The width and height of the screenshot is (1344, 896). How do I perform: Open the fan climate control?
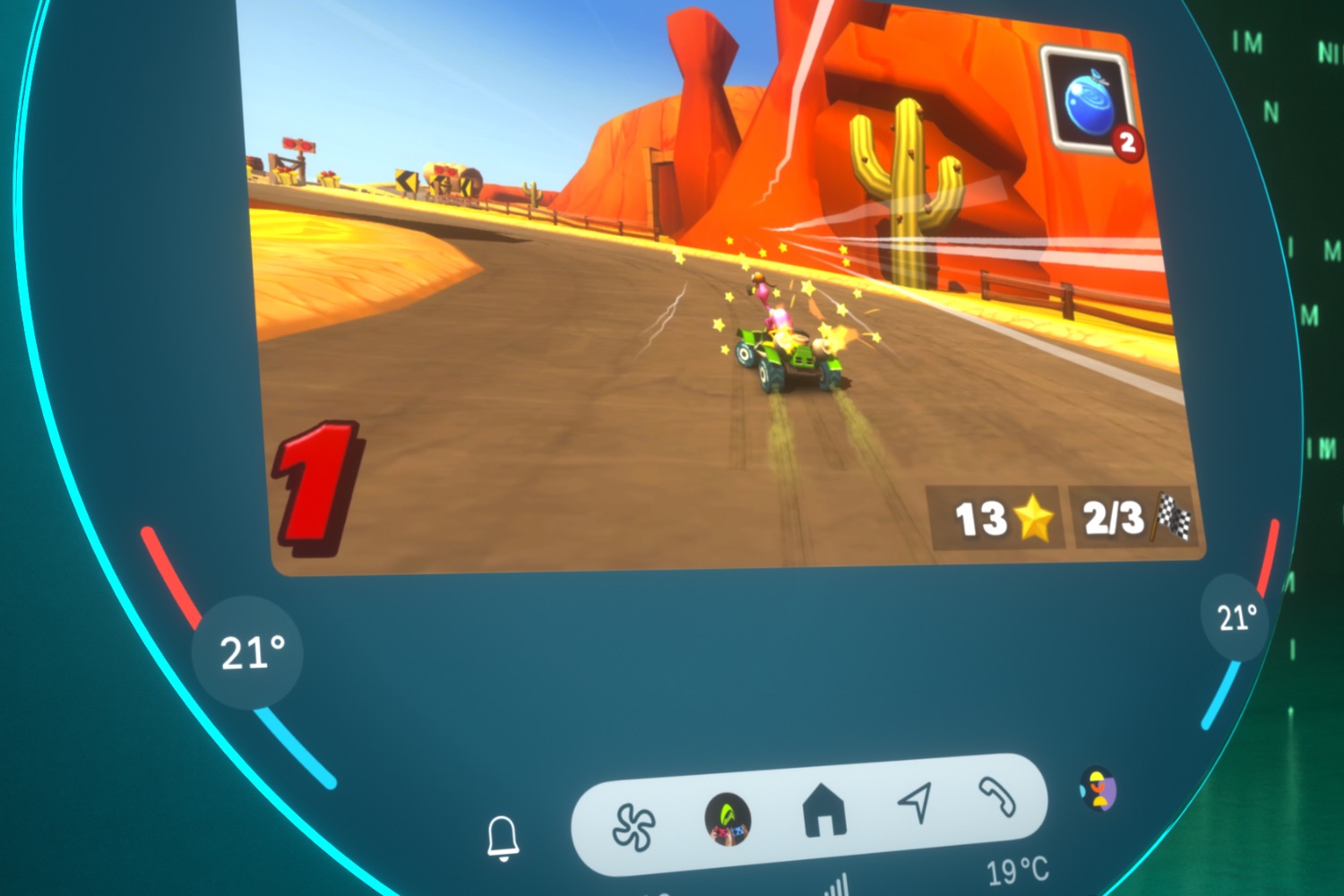(633, 826)
